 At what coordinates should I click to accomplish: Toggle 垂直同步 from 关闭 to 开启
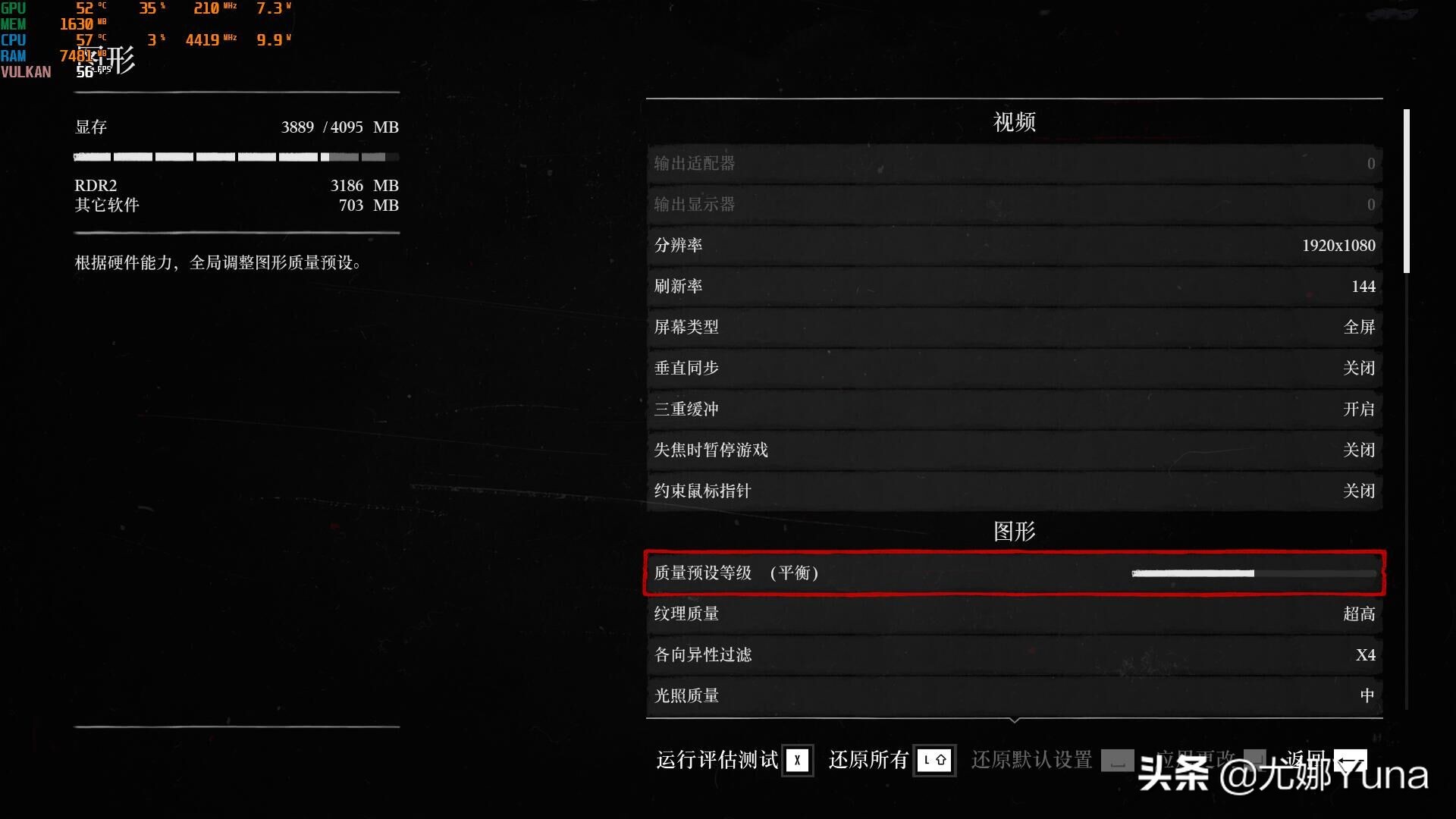pyautogui.click(x=1014, y=368)
